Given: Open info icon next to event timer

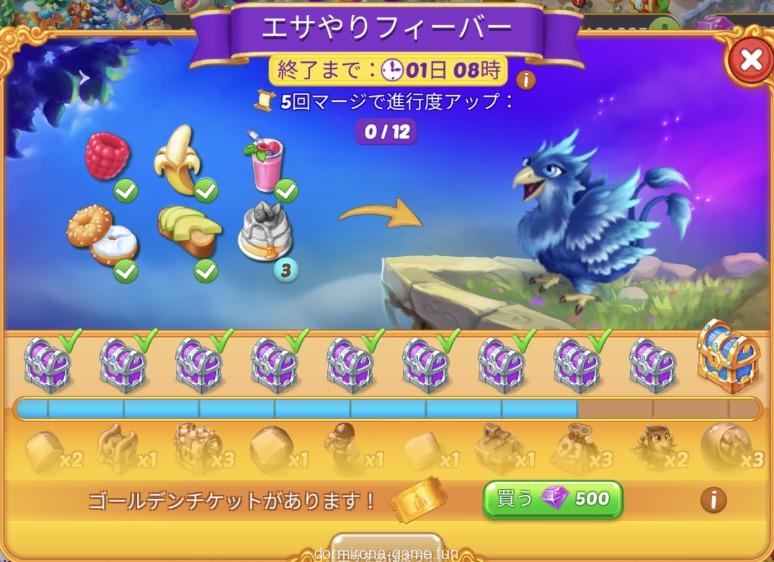Looking at the screenshot, I should pos(524,79).
